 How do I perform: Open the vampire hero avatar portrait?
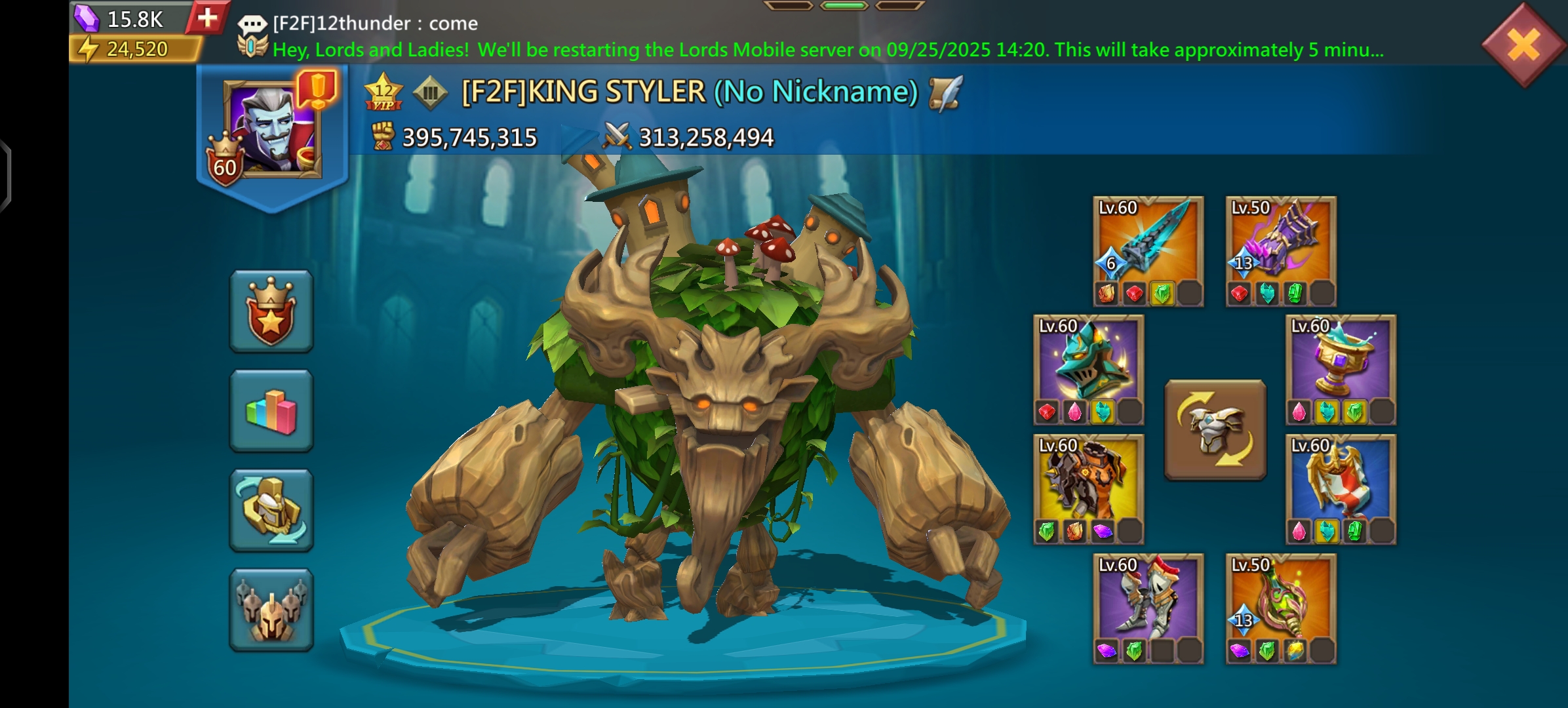[272, 129]
